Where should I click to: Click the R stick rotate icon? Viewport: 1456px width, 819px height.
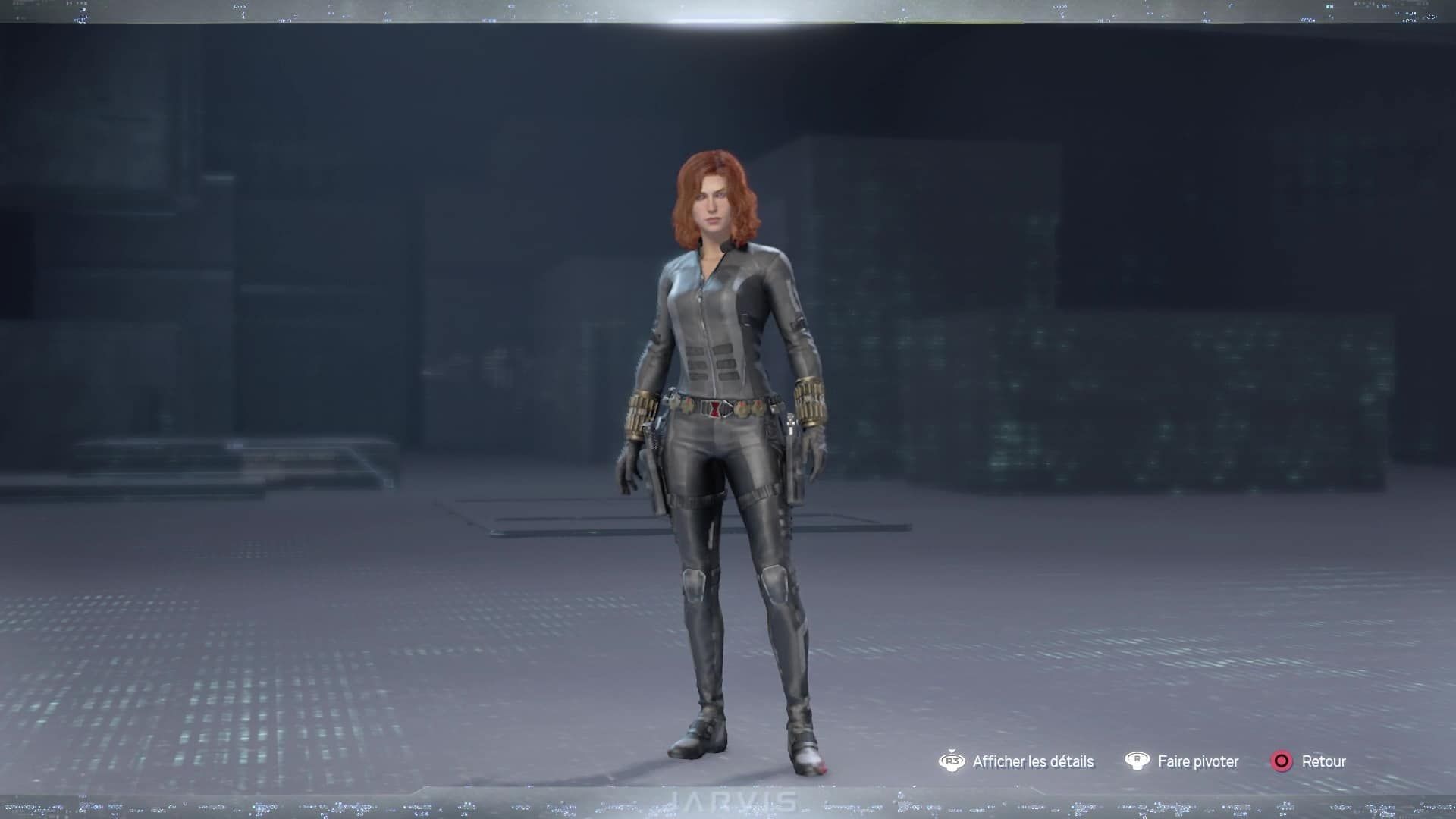point(1137,760)
